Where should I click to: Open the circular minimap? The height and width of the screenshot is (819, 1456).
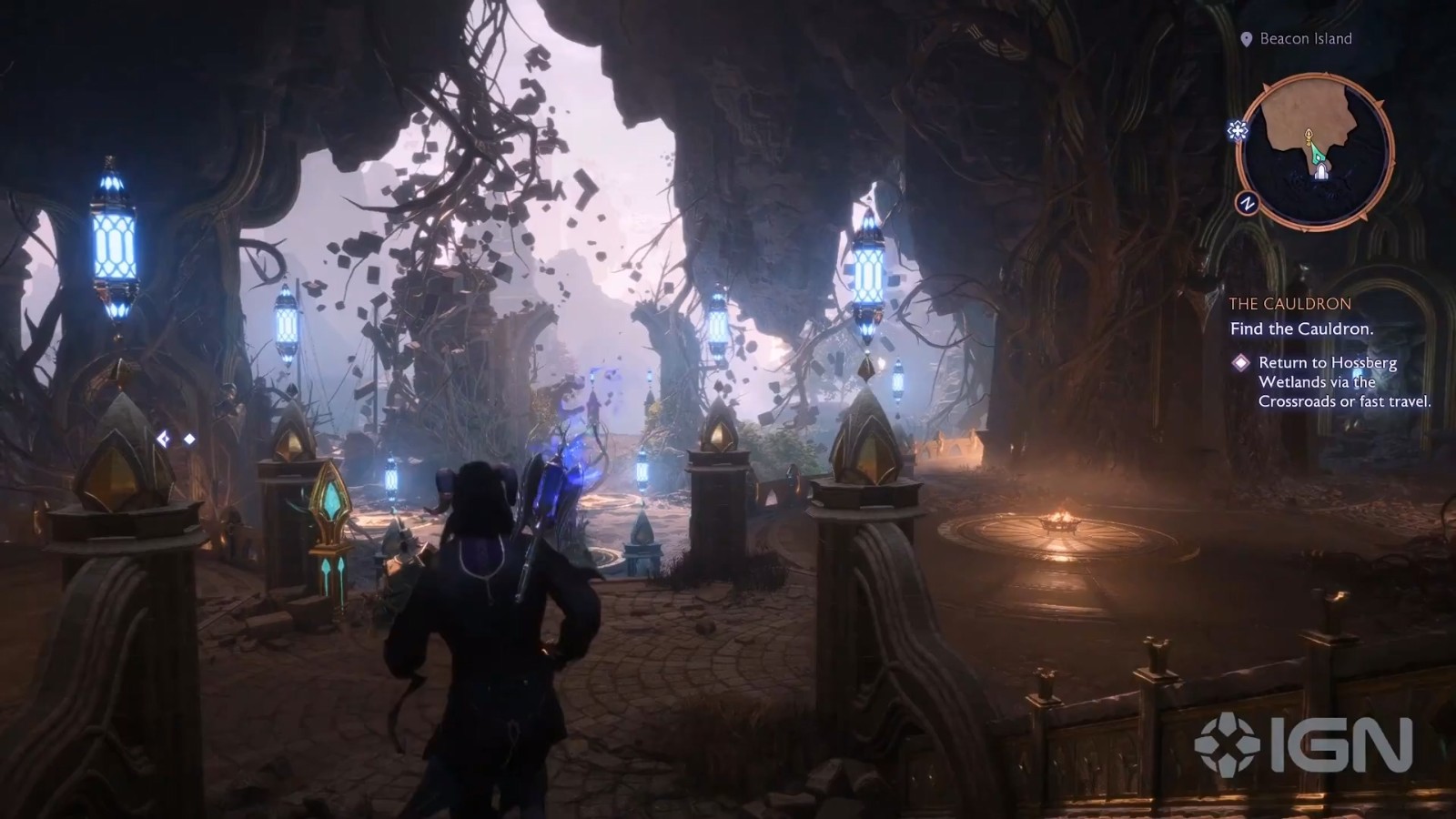tap(1315, 152)
